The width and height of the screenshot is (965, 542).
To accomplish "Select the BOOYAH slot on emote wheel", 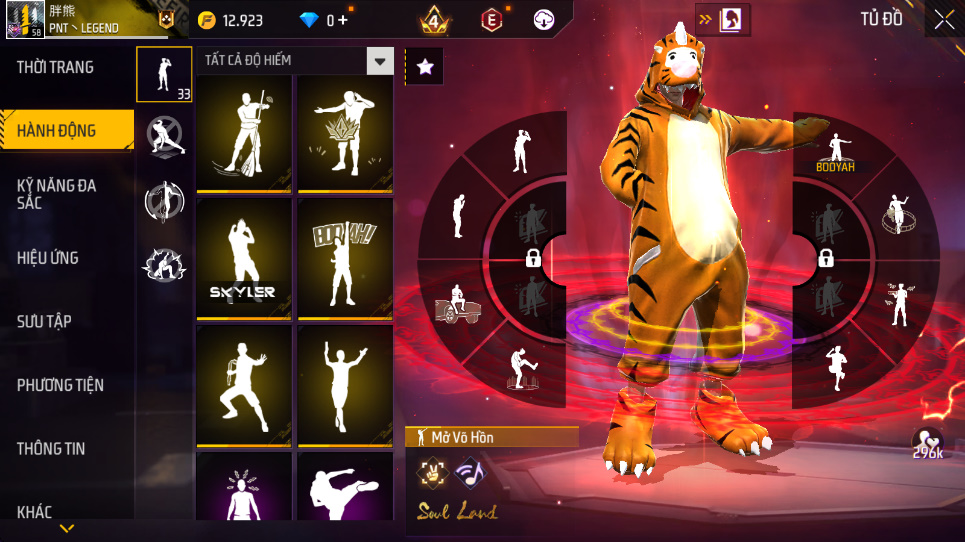I will pyautogui.click(x=834, y=150).
